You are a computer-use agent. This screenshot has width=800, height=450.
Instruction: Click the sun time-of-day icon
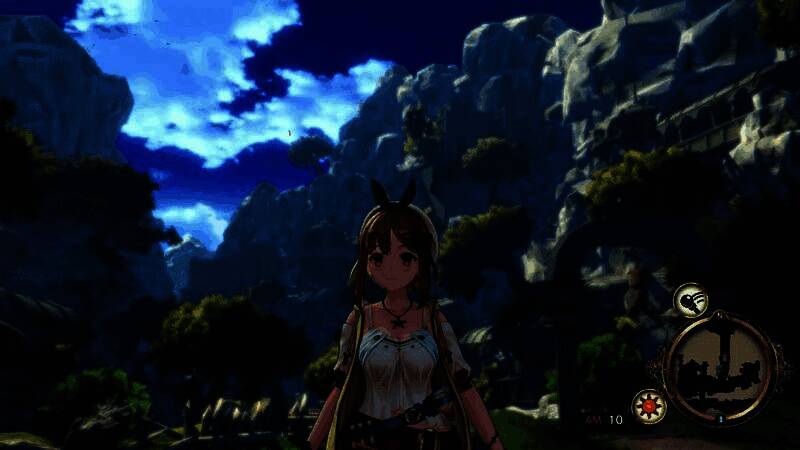pyautogui.click(x=650, y=407)
